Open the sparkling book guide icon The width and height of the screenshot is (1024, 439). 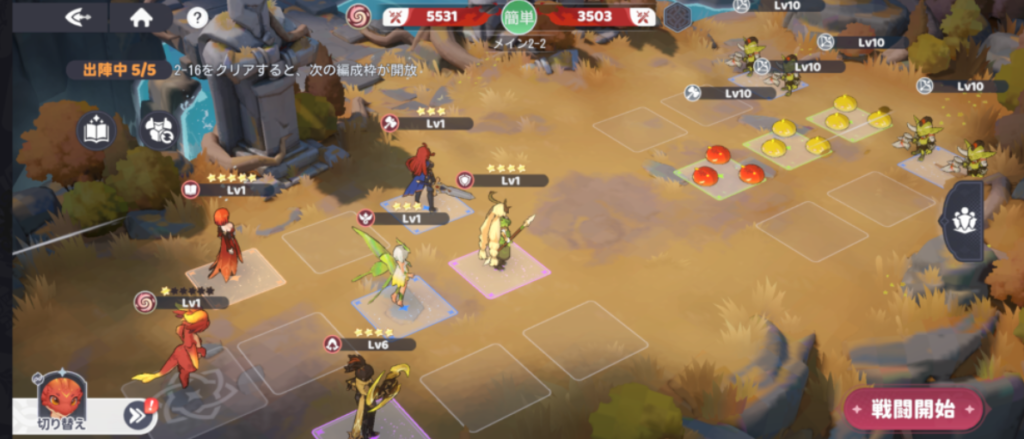click(96, 133)
